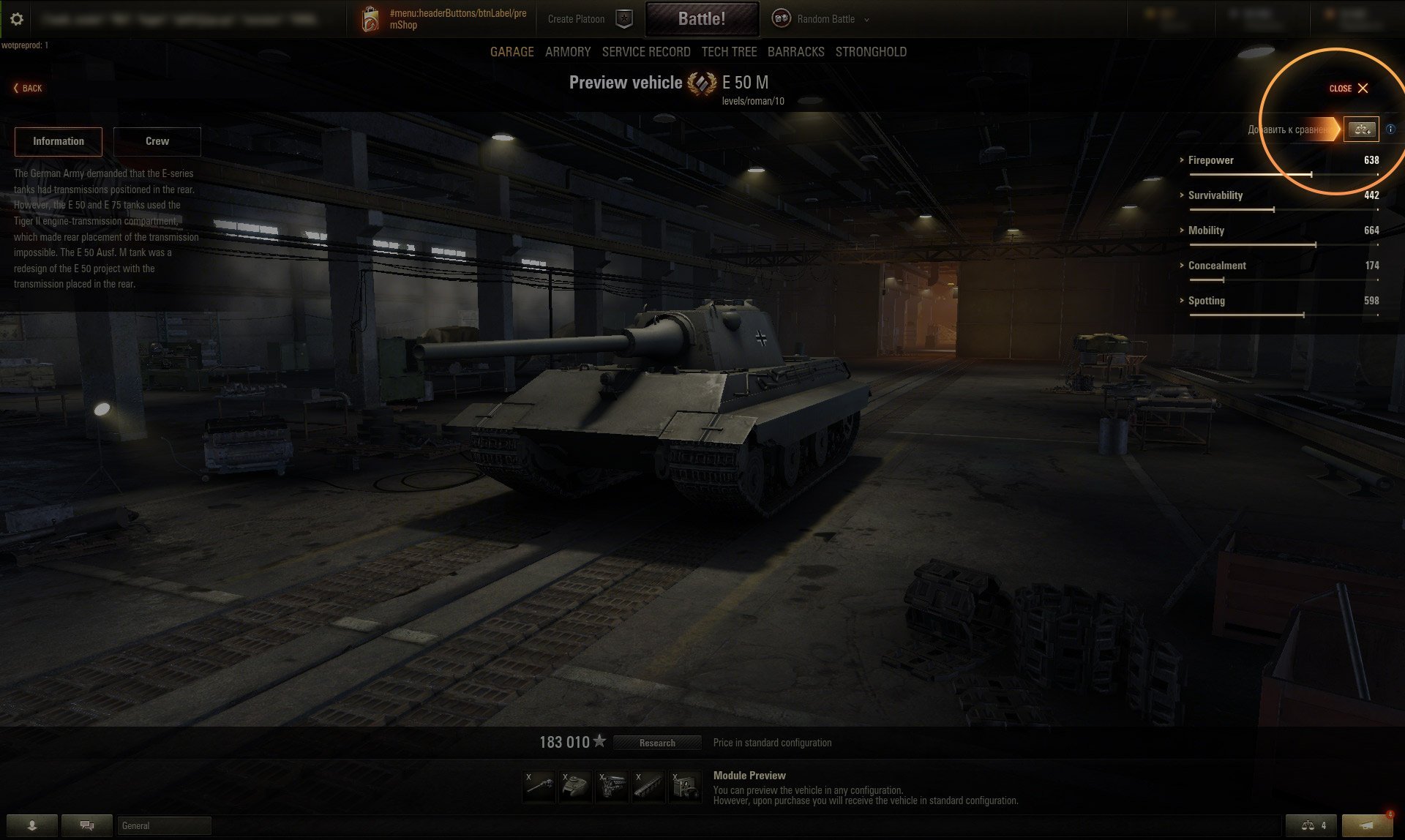Click Create Platoon
1405x840 pixels.
click(576, 19)
